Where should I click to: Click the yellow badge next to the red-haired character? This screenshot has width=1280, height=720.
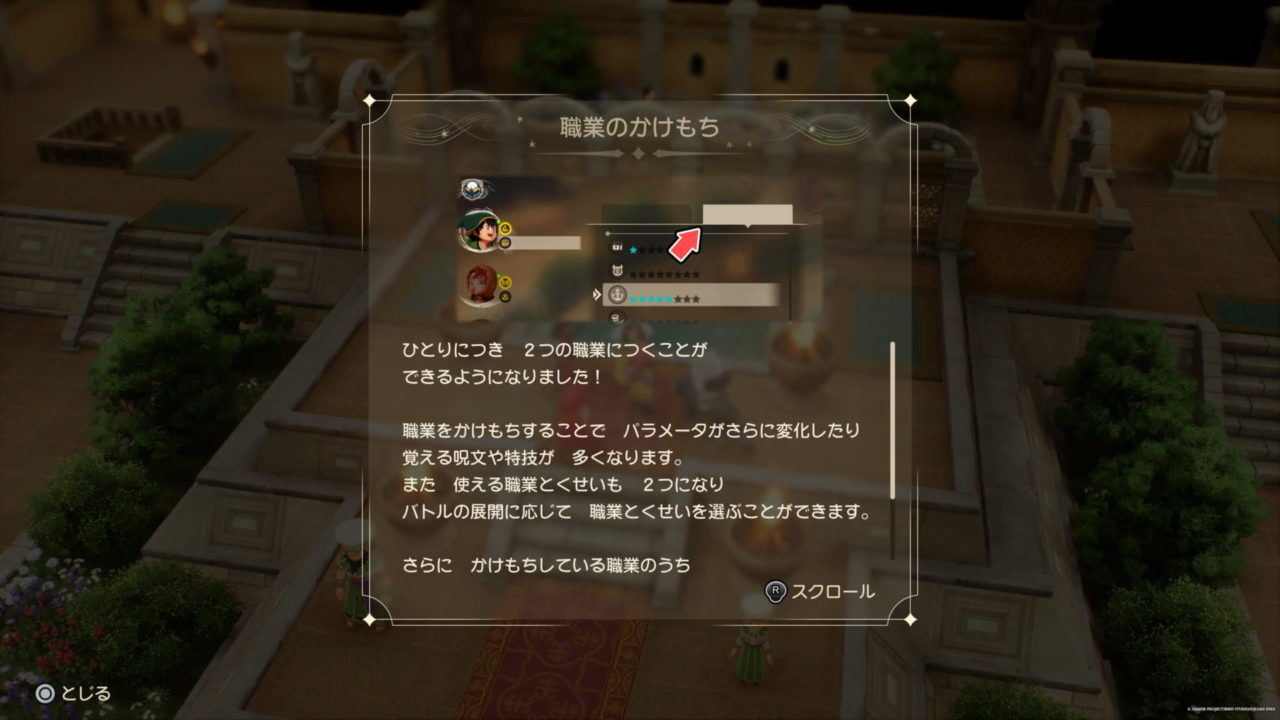(x=505, y=280)
